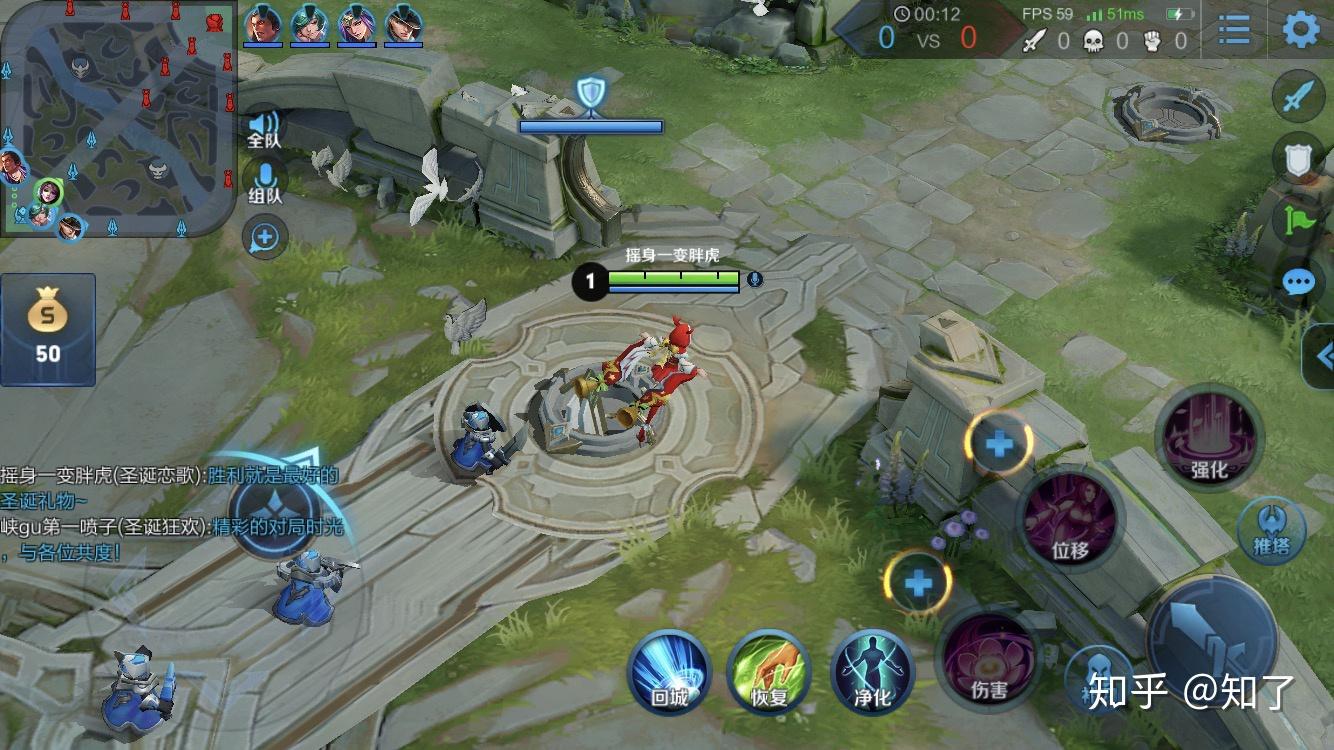Open the chat bubble quick messages

1297,282
